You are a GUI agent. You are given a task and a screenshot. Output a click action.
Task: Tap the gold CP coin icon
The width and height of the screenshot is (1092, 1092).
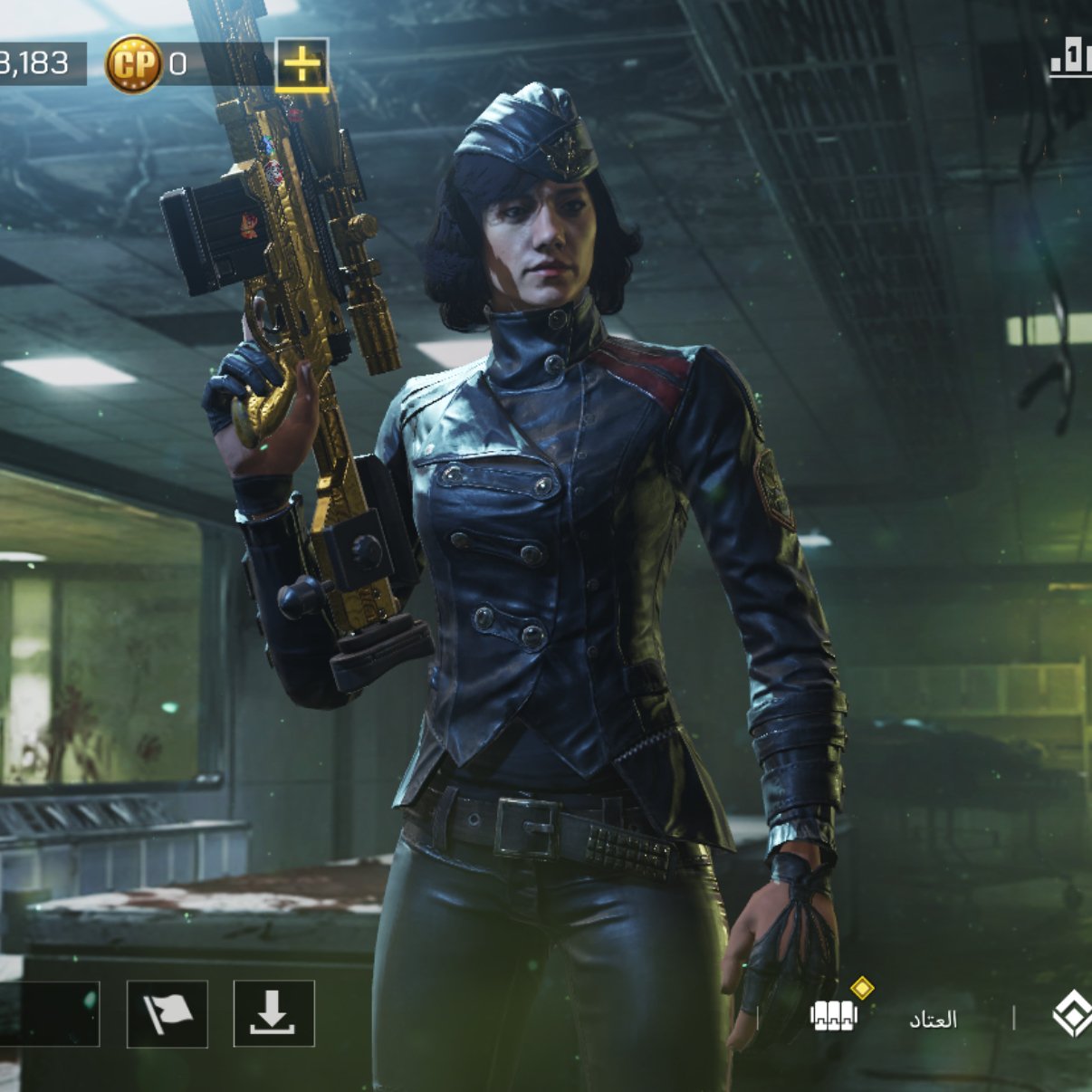point(133,64)
